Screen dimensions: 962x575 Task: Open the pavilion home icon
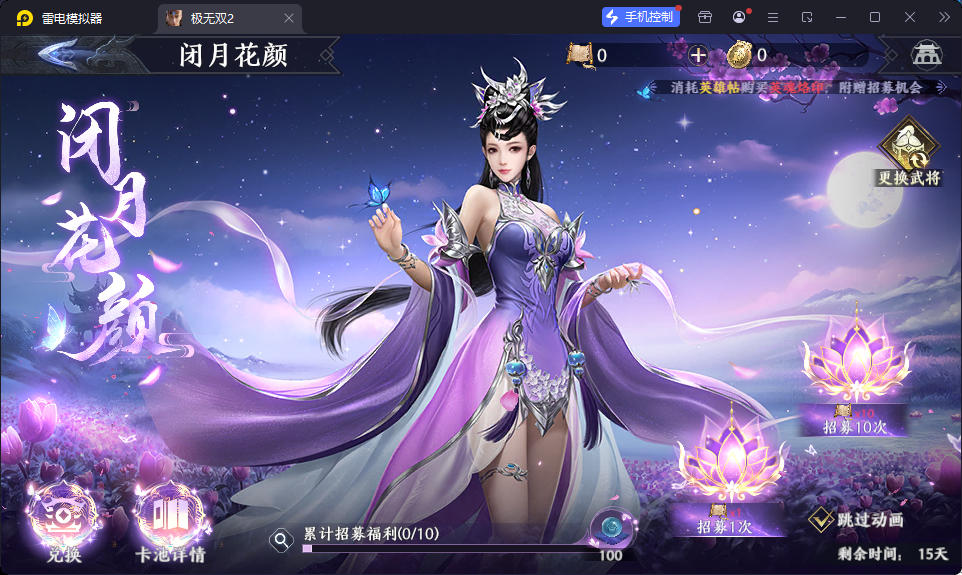(x=926, y=55)
